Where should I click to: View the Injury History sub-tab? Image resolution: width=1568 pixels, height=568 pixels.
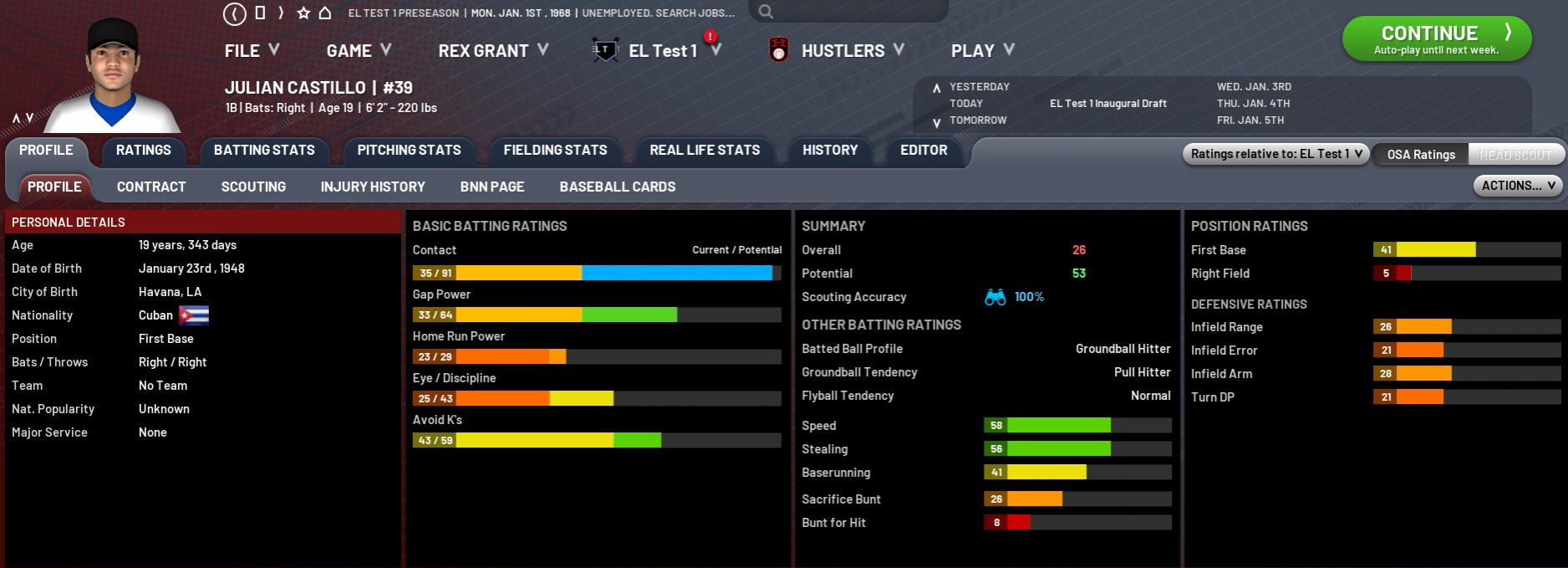[373, 187]
